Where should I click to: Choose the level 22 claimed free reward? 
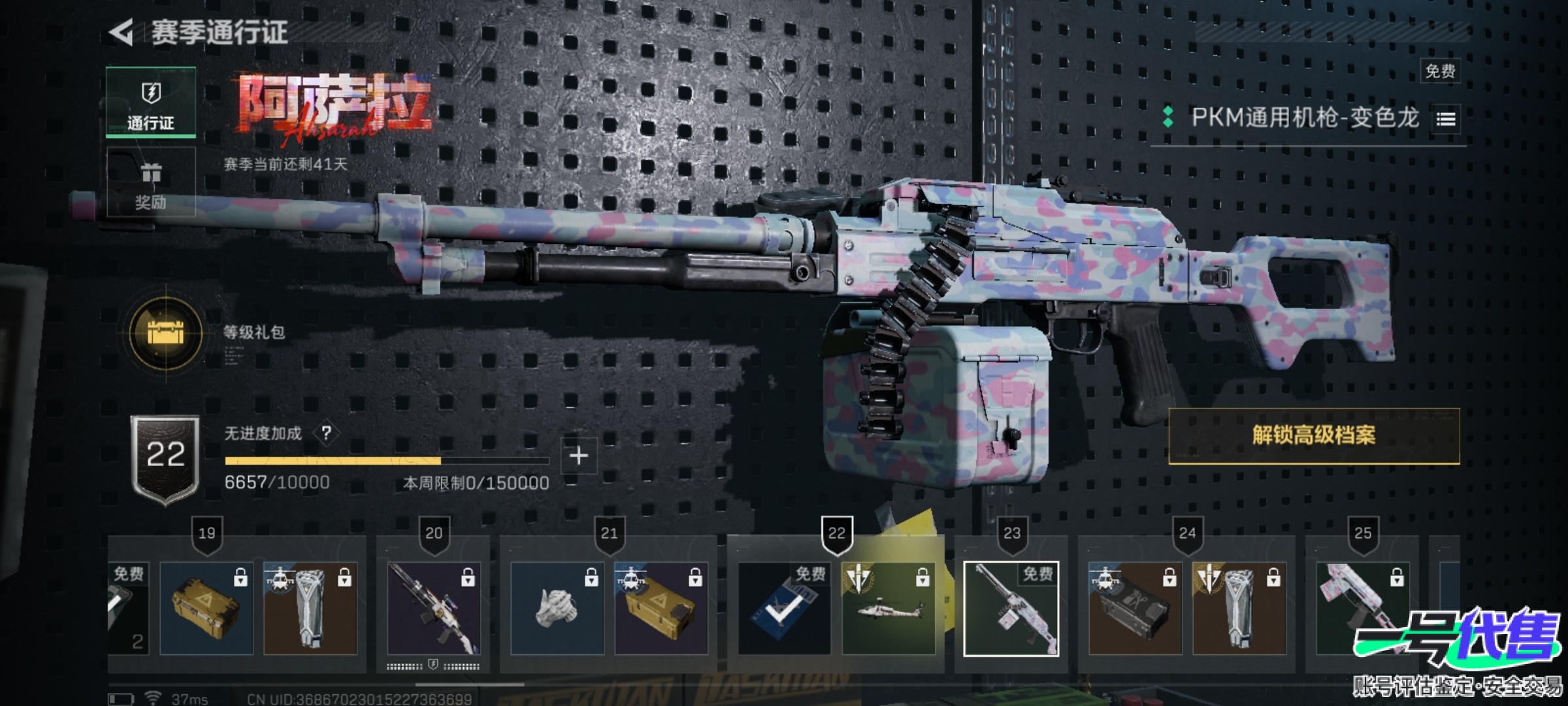tap(784, 609)
